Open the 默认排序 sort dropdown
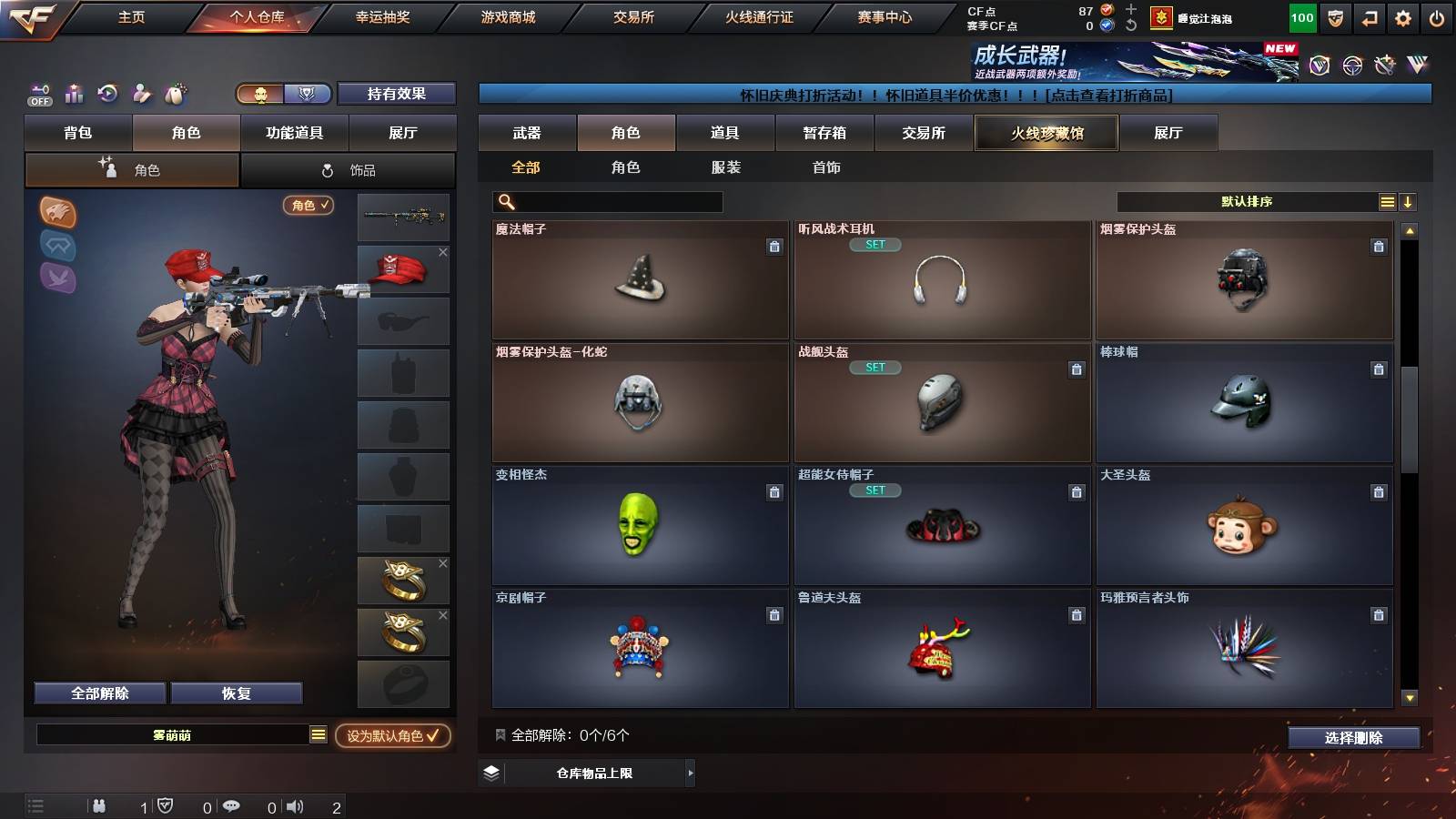This screenshot has height=819, width=1456. (1247, 201)
